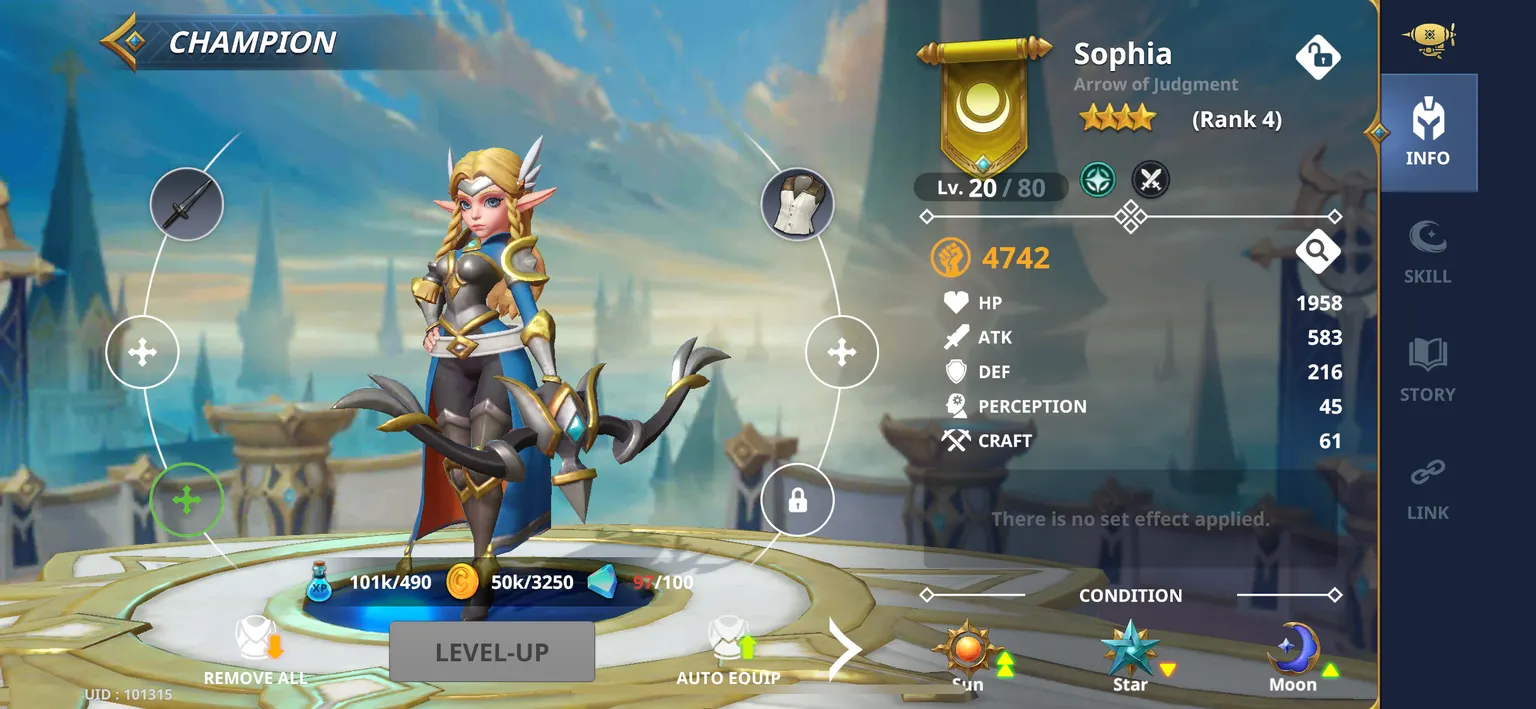Screen dimensions: 1536x709
Task: Tap the locked equipment slot
Action: 797,500
